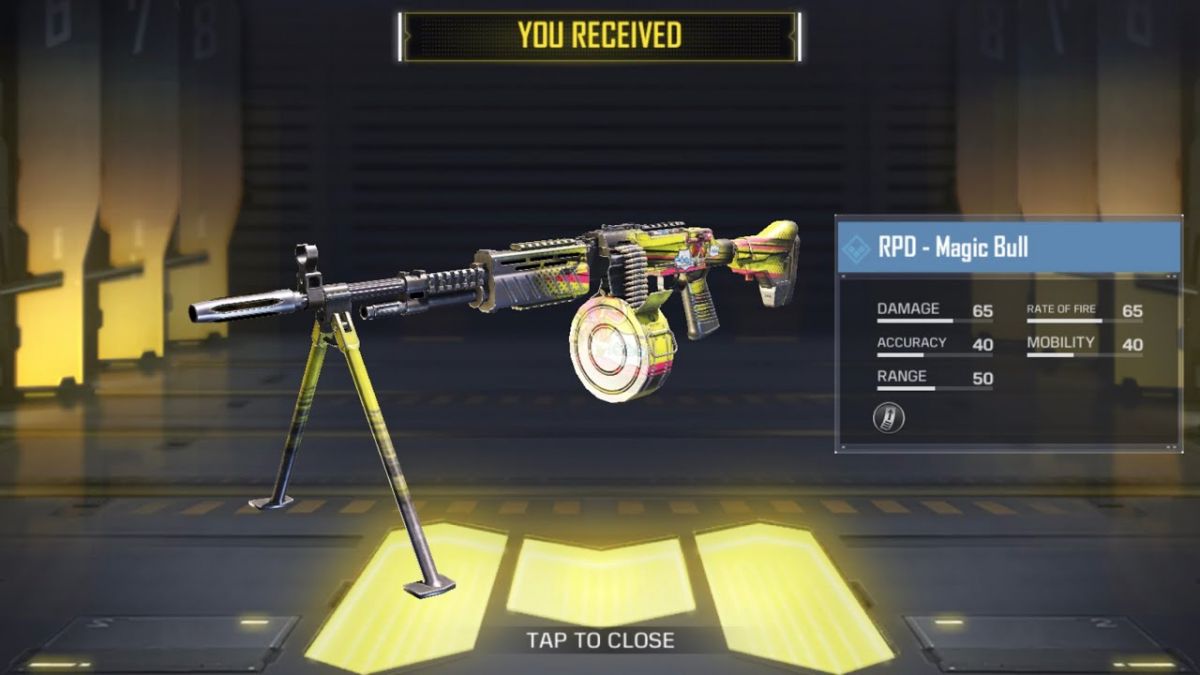
Task: Tap to close the reward screen
Action: pyautogui.click(x=600, y=640)
